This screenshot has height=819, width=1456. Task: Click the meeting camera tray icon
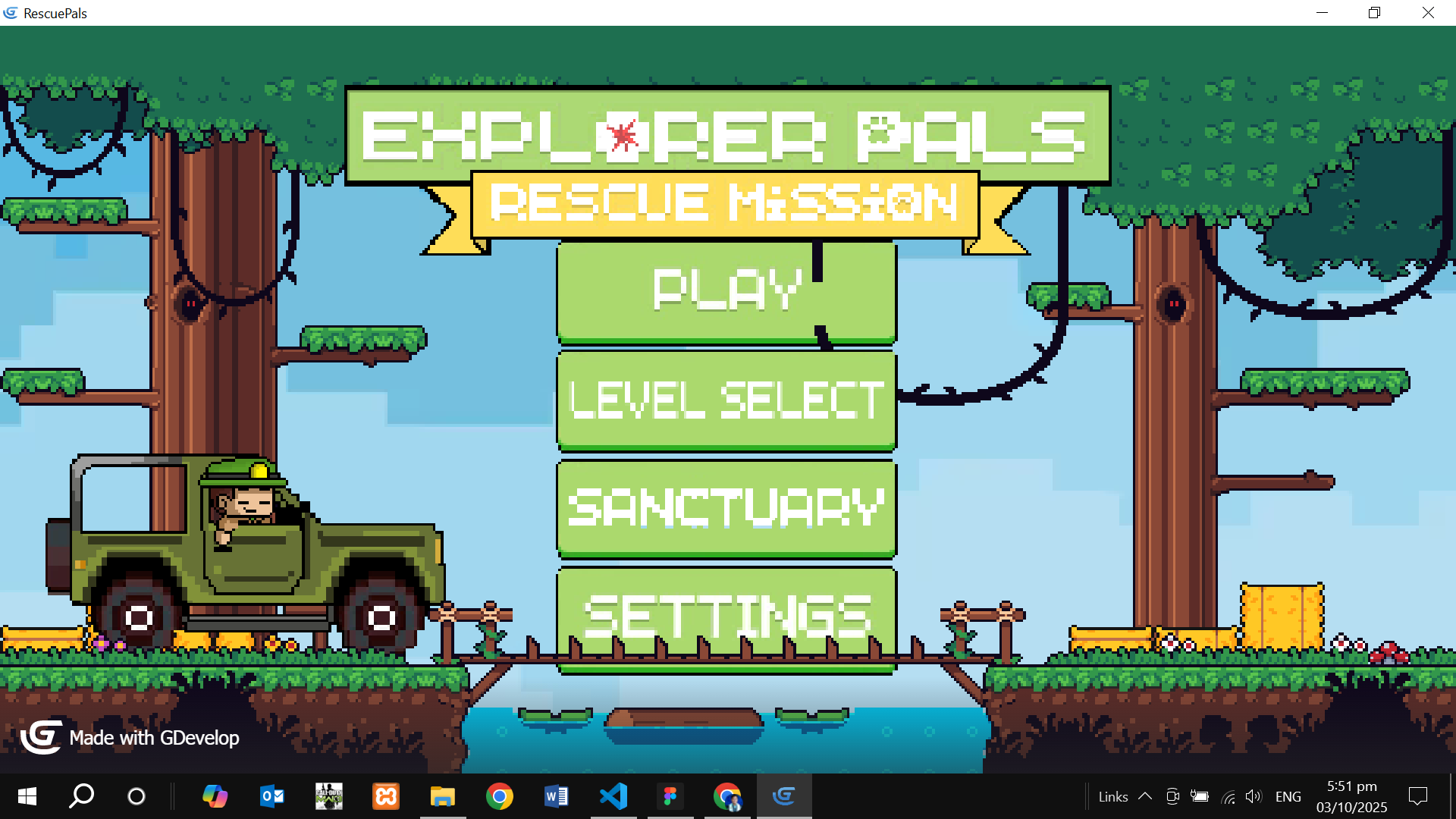click(x=1173, y=796)
